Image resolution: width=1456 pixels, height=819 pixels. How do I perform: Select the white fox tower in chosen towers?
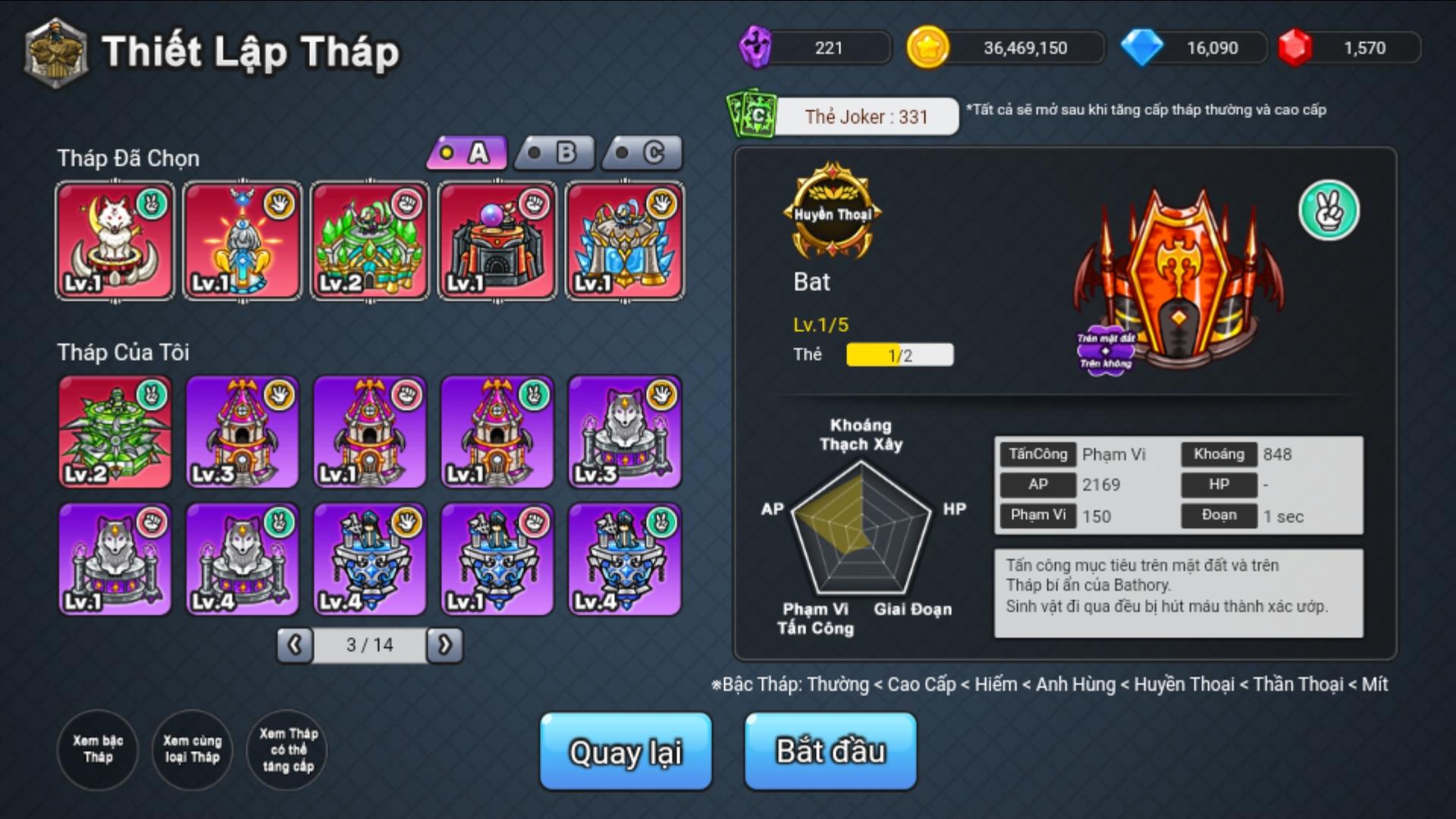click(115, 240)
